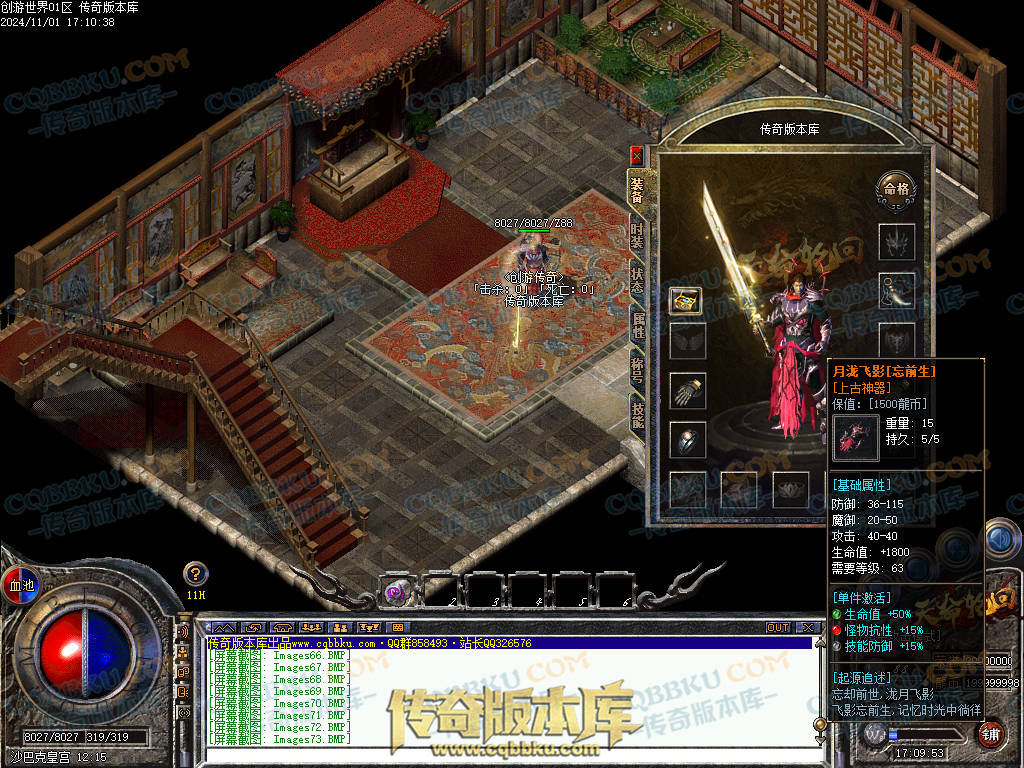
Task: Switch to the 装备 equipment tab
Action: click(x=637, y=189)
